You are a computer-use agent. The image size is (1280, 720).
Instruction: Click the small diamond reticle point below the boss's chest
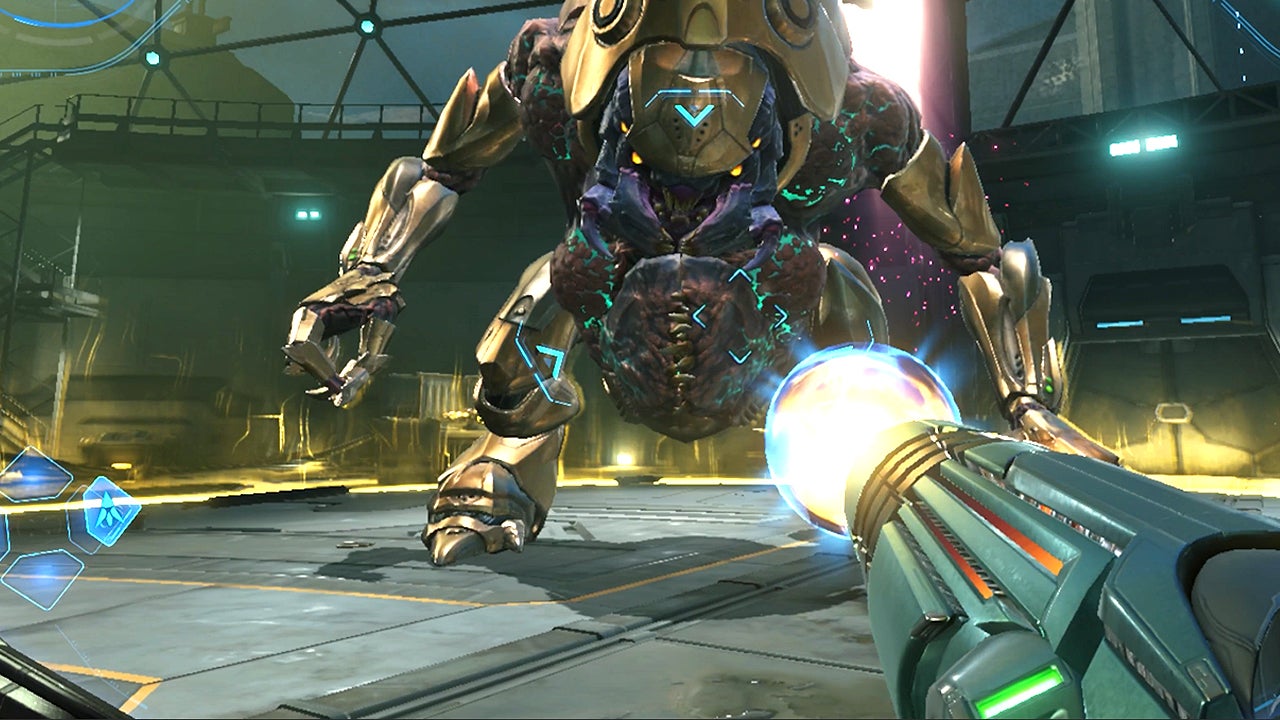click(738, 356)
